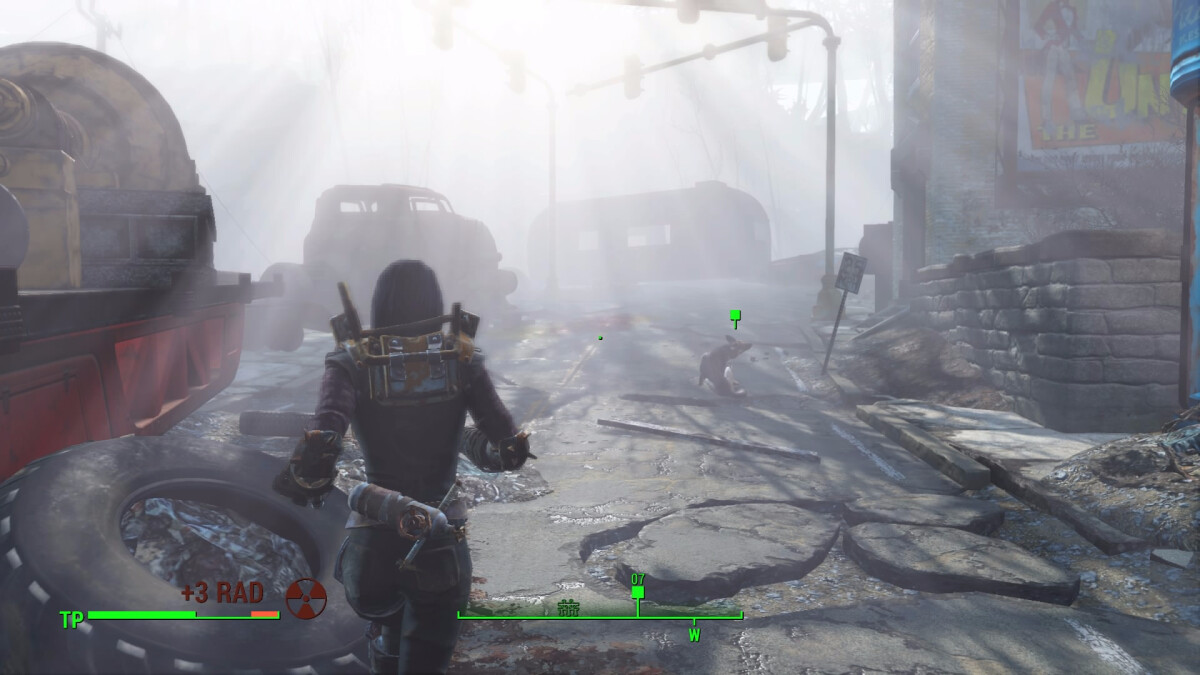The height and width of the screenshot is (675, 1200).
Task: Click the quest marker numbered 07 on the compass
Action: point(638,591)
